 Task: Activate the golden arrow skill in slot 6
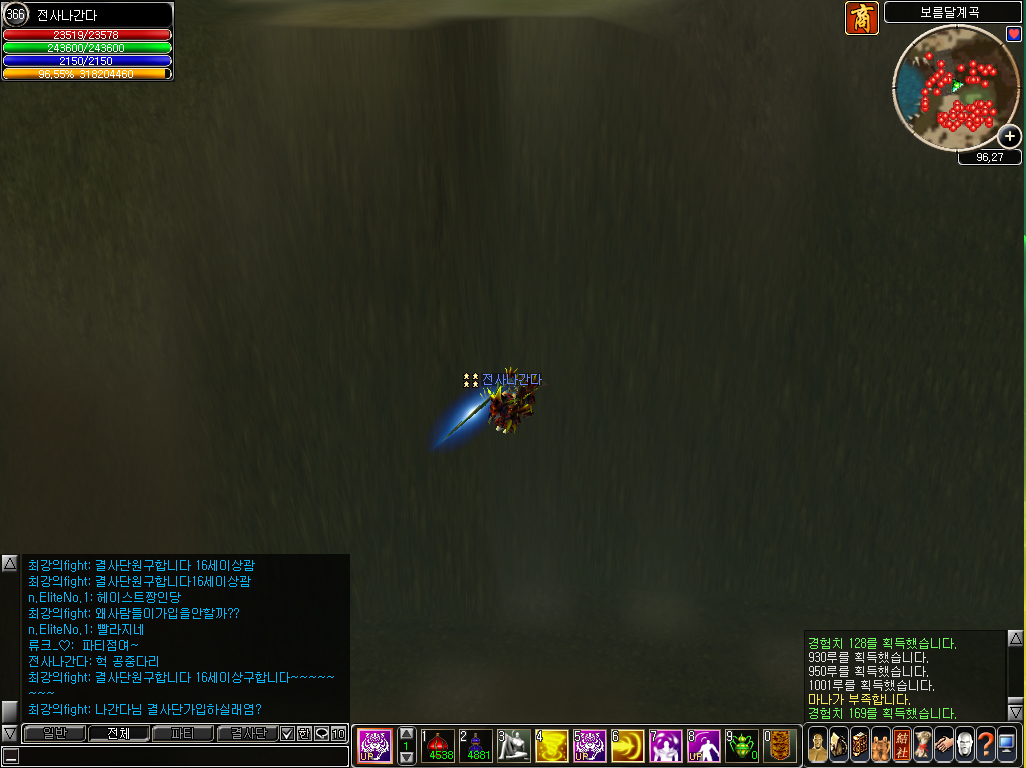point(628,745)
